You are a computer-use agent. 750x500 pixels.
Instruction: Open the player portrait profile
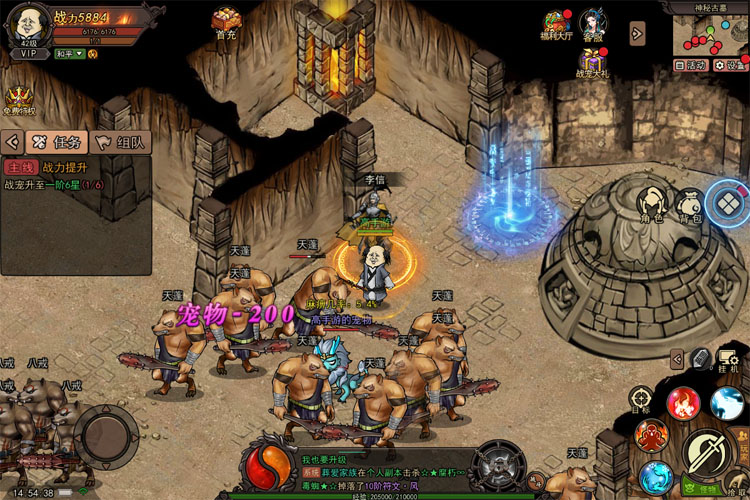tap(27, 24)
